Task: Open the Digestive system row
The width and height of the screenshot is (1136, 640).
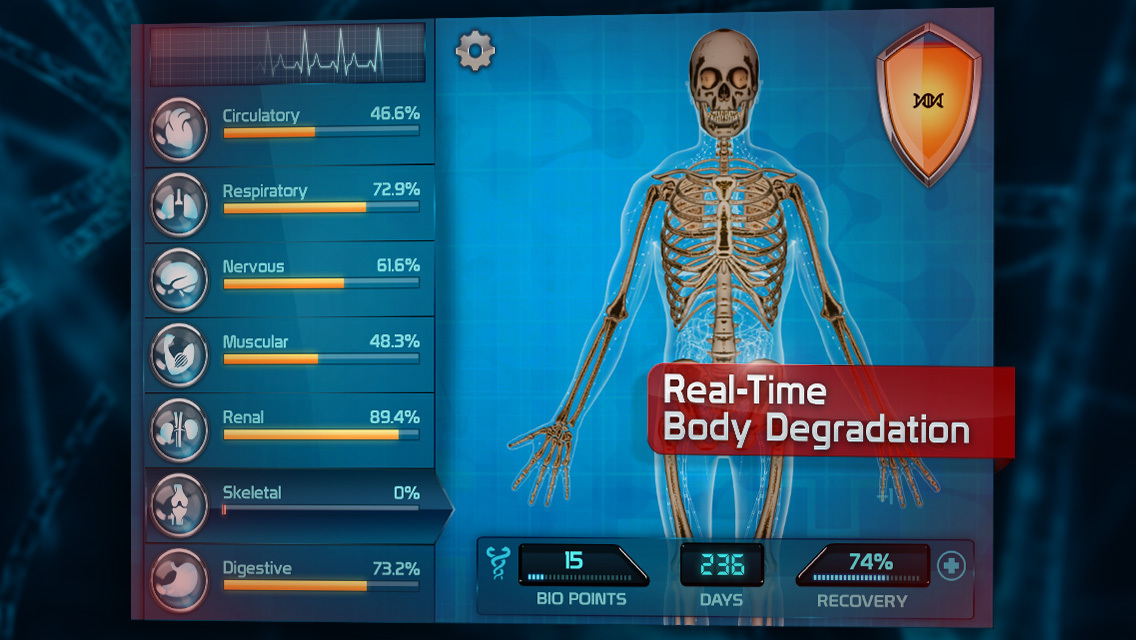Action: [290, 578]
